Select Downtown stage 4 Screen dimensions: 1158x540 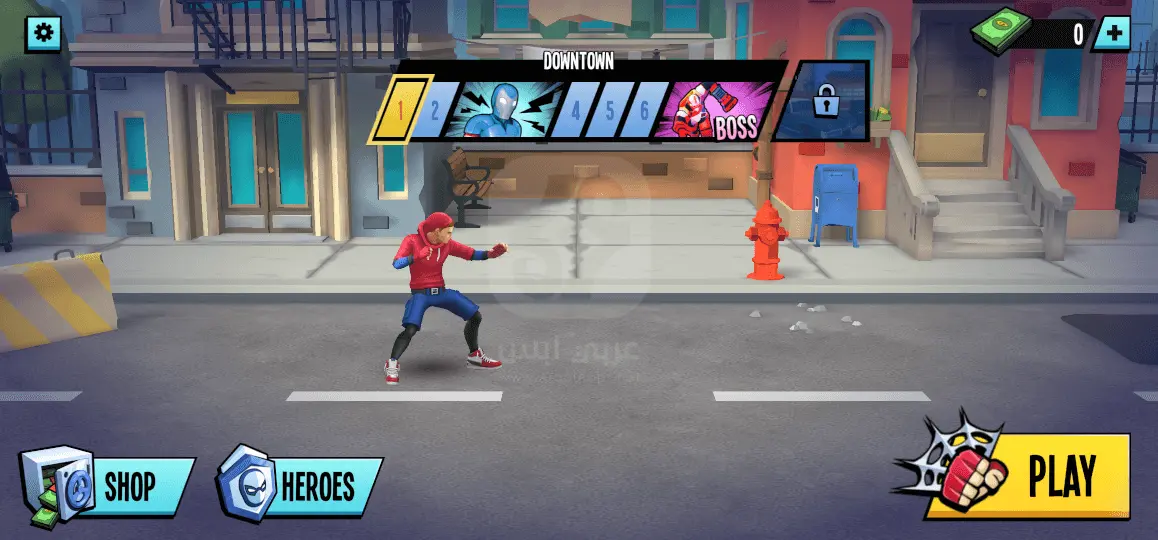pos(575,110)
